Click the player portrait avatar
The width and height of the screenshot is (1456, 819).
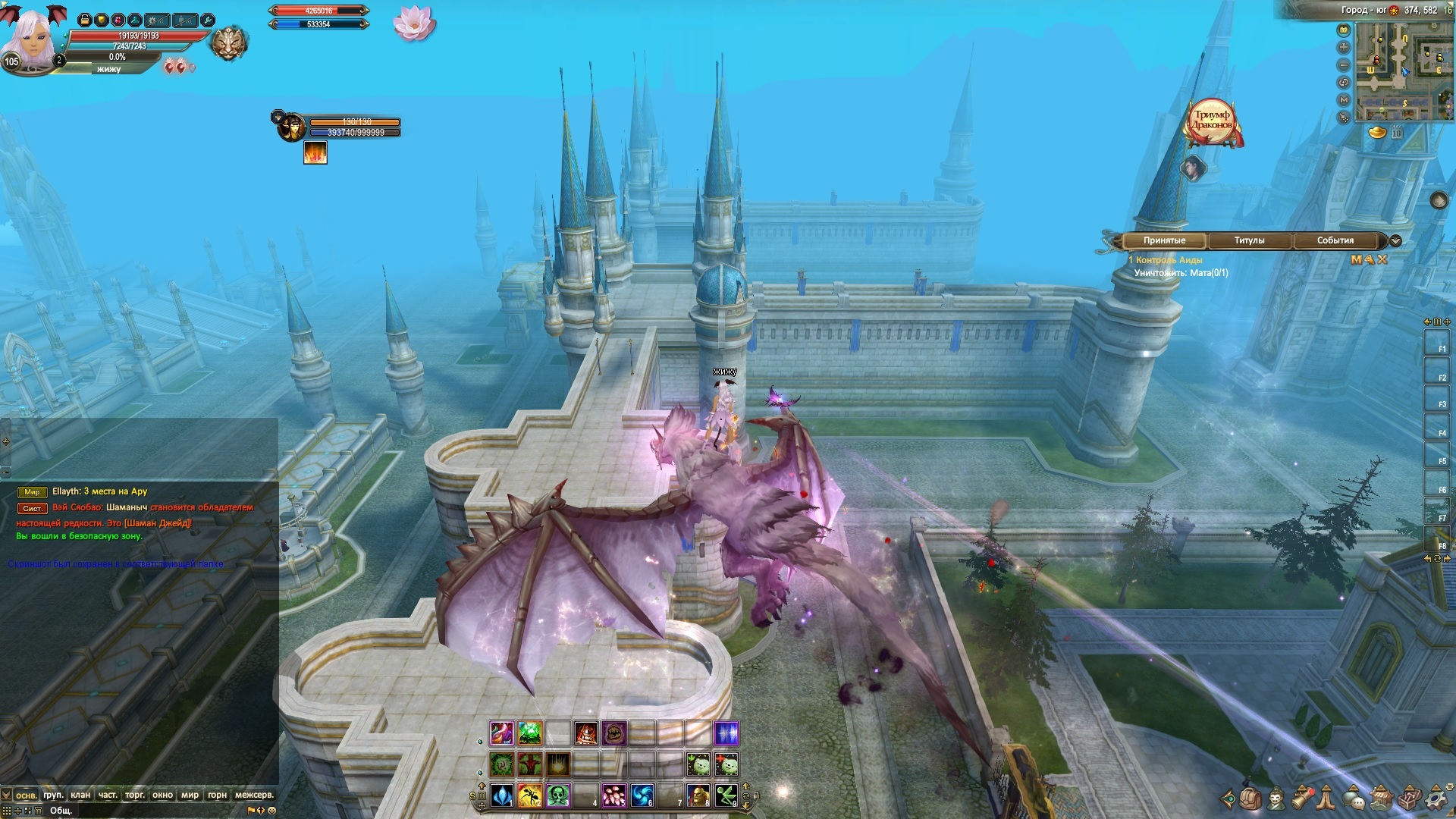pyautogui.click(x=32, y=38)
